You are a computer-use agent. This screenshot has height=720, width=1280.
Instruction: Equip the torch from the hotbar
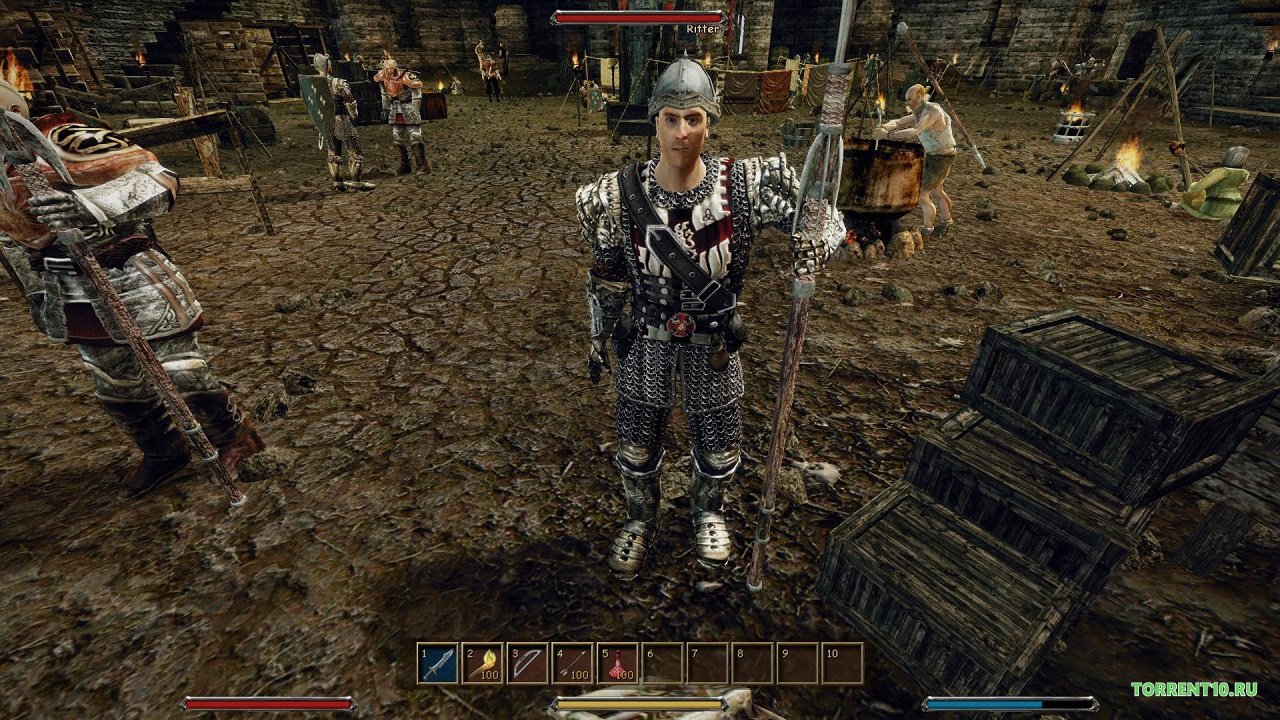(x=483, y=663)
